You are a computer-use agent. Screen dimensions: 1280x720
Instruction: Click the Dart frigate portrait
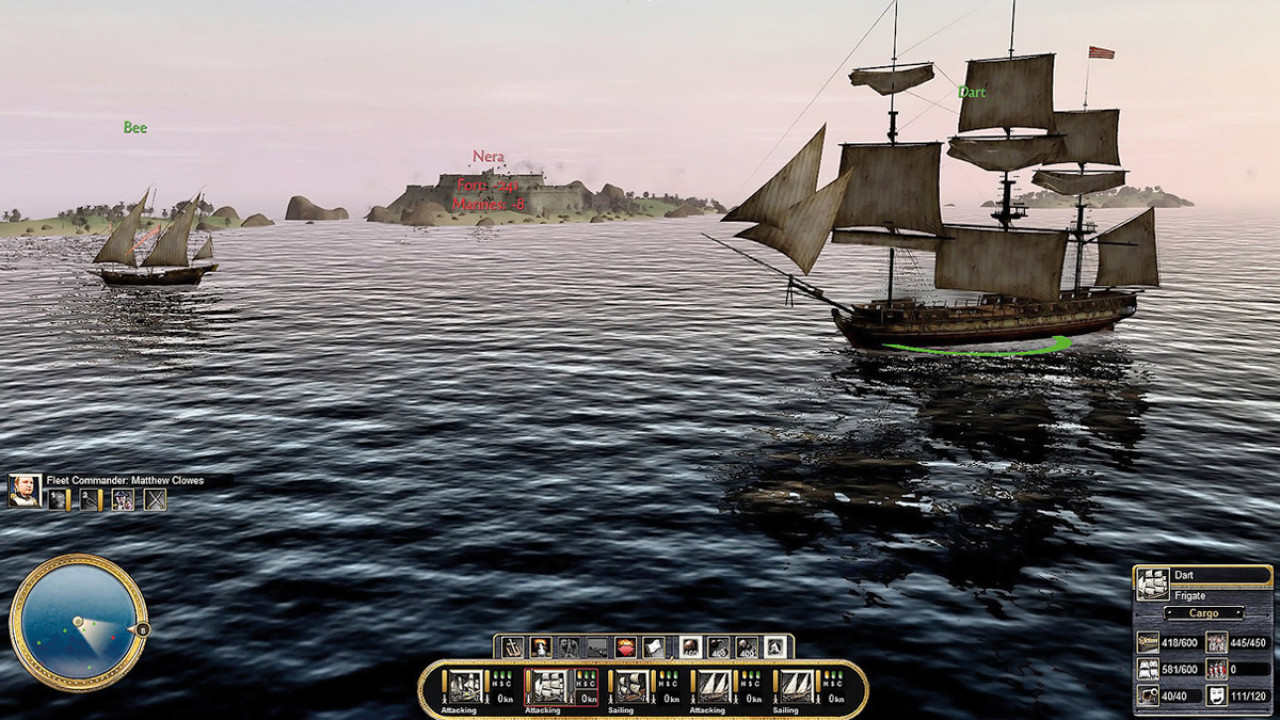click(x=1153, y=583)
